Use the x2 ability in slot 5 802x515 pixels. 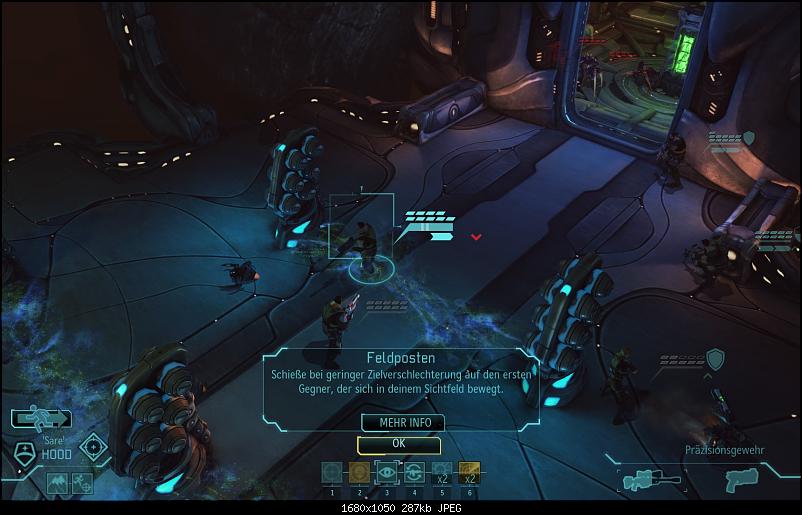[442, 472]
